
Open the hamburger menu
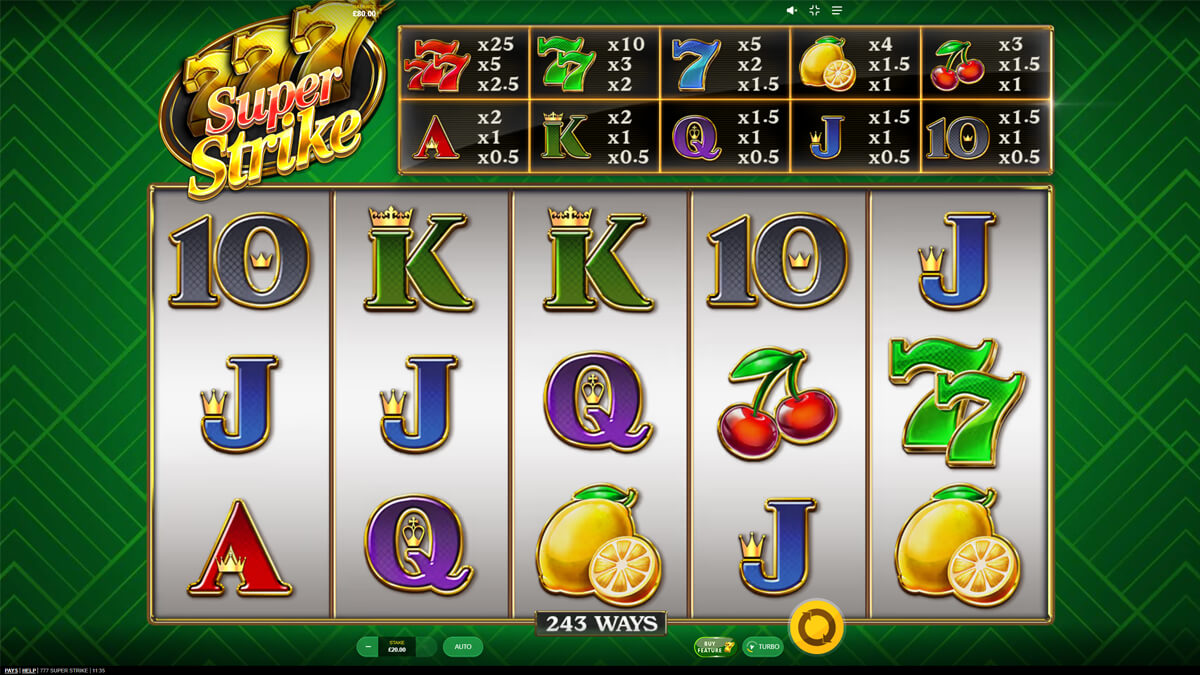(x=837, y=10)
